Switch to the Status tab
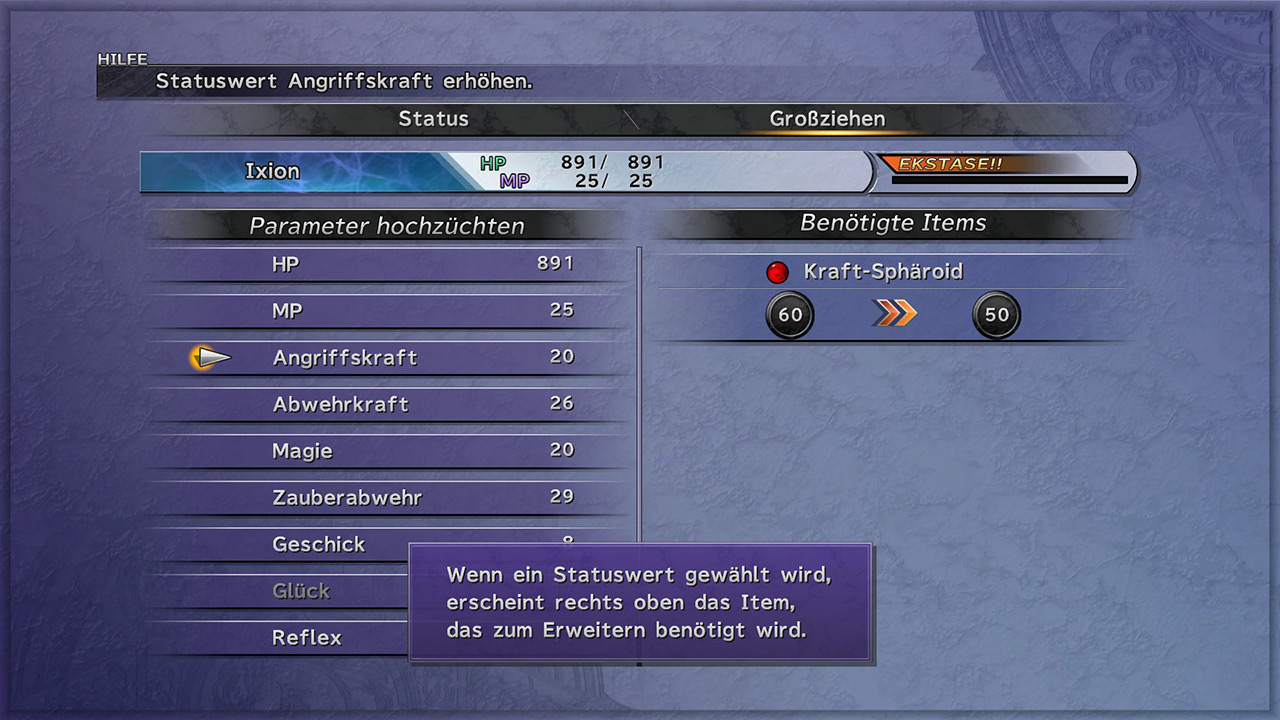This screenshot has height=720, width=1280. coord(433,119)
